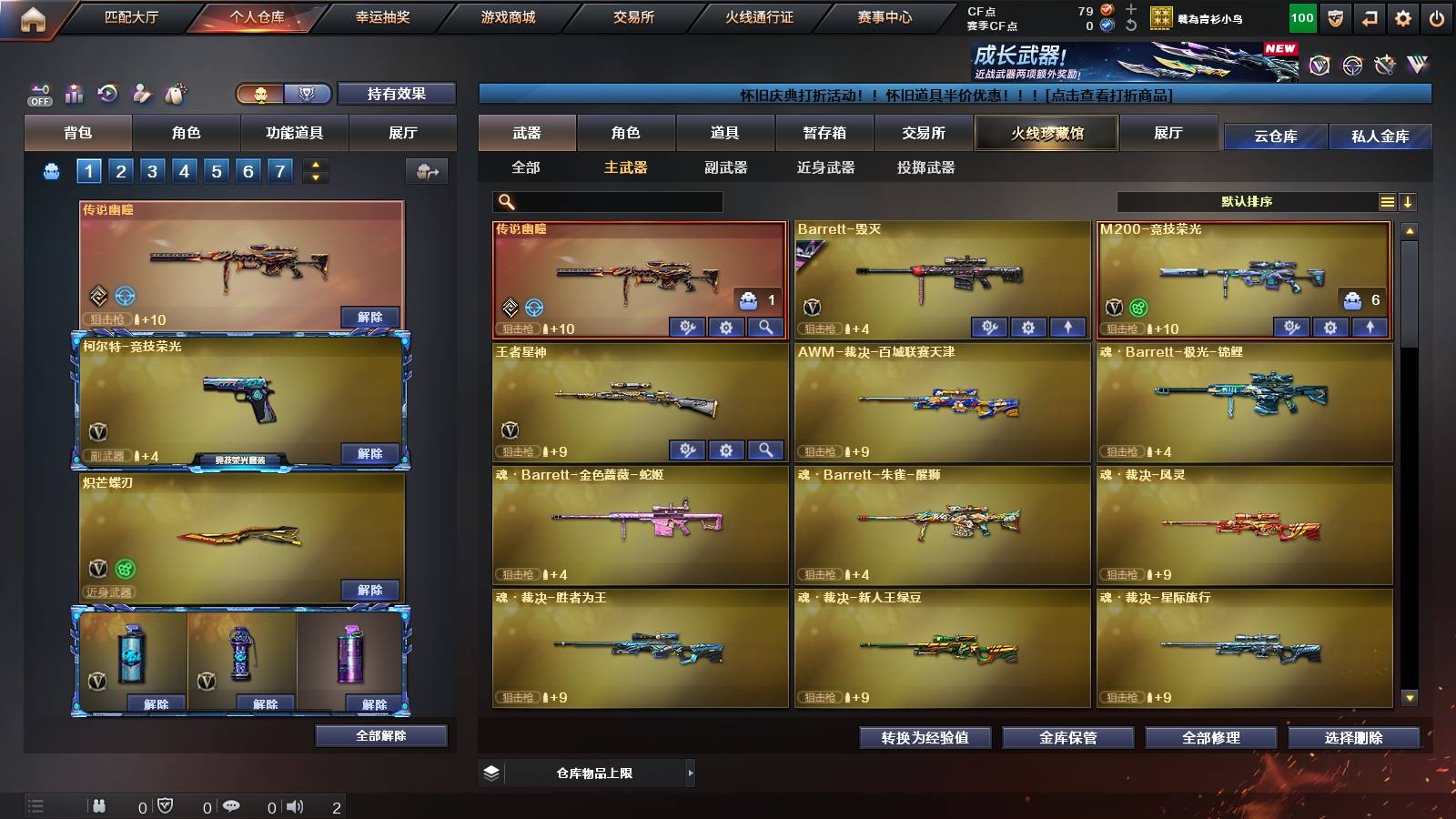Switch to the 火线珍藏馆 tab
The image size is (1456, 819).
1046,133
